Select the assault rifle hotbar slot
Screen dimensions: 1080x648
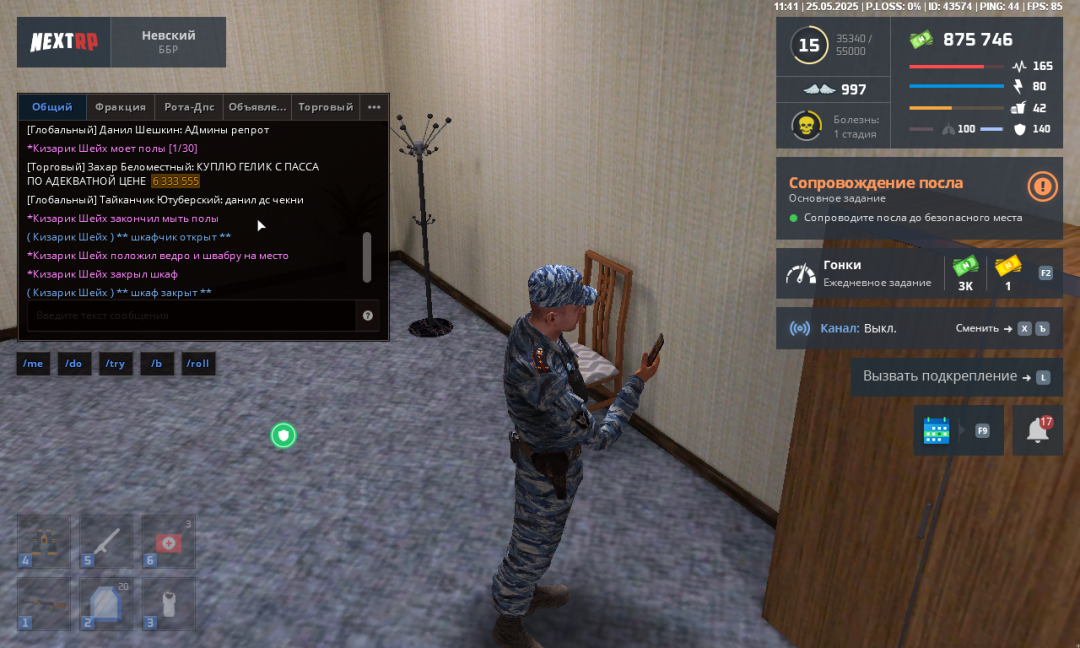point(44,603)
